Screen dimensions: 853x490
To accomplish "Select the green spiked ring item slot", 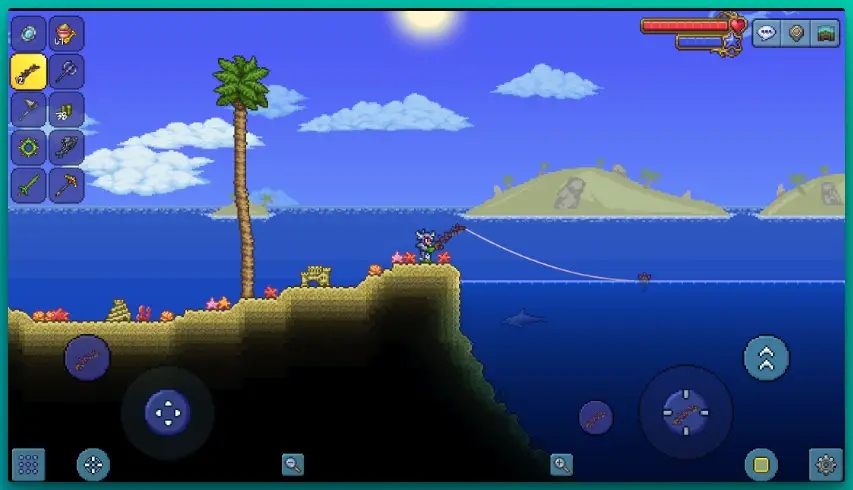I will 28,148.
